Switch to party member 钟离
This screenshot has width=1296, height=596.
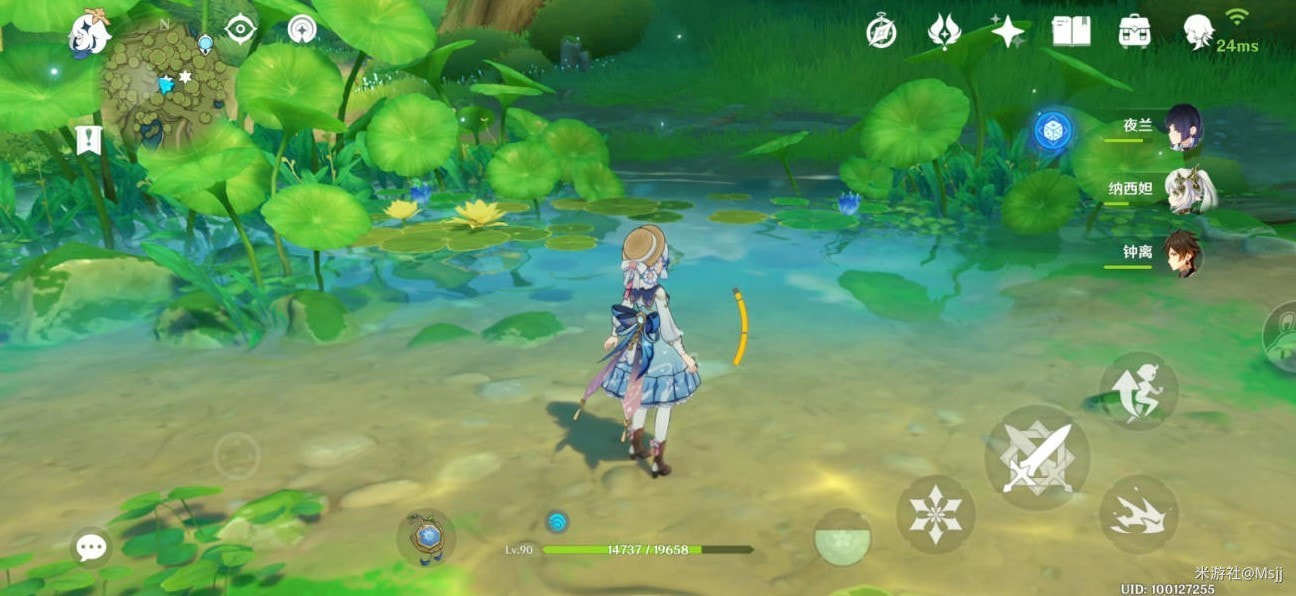tap(1183, 253)
